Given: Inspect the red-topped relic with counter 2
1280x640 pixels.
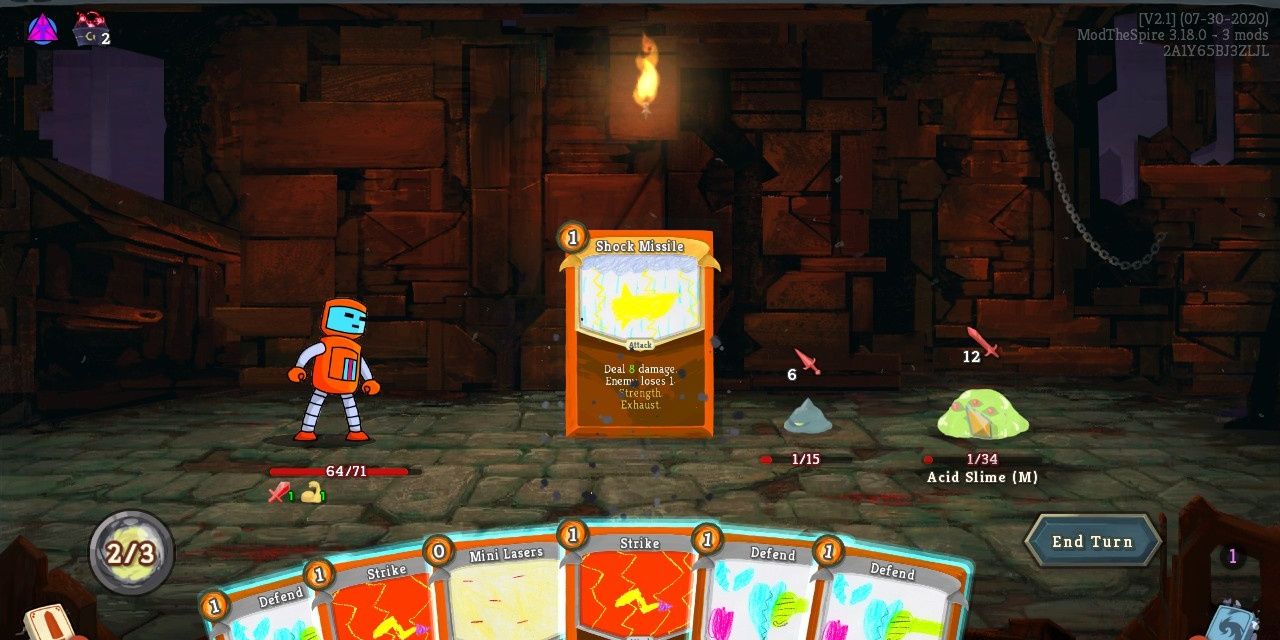Looking at the screenshot, I should pos(91,28).
